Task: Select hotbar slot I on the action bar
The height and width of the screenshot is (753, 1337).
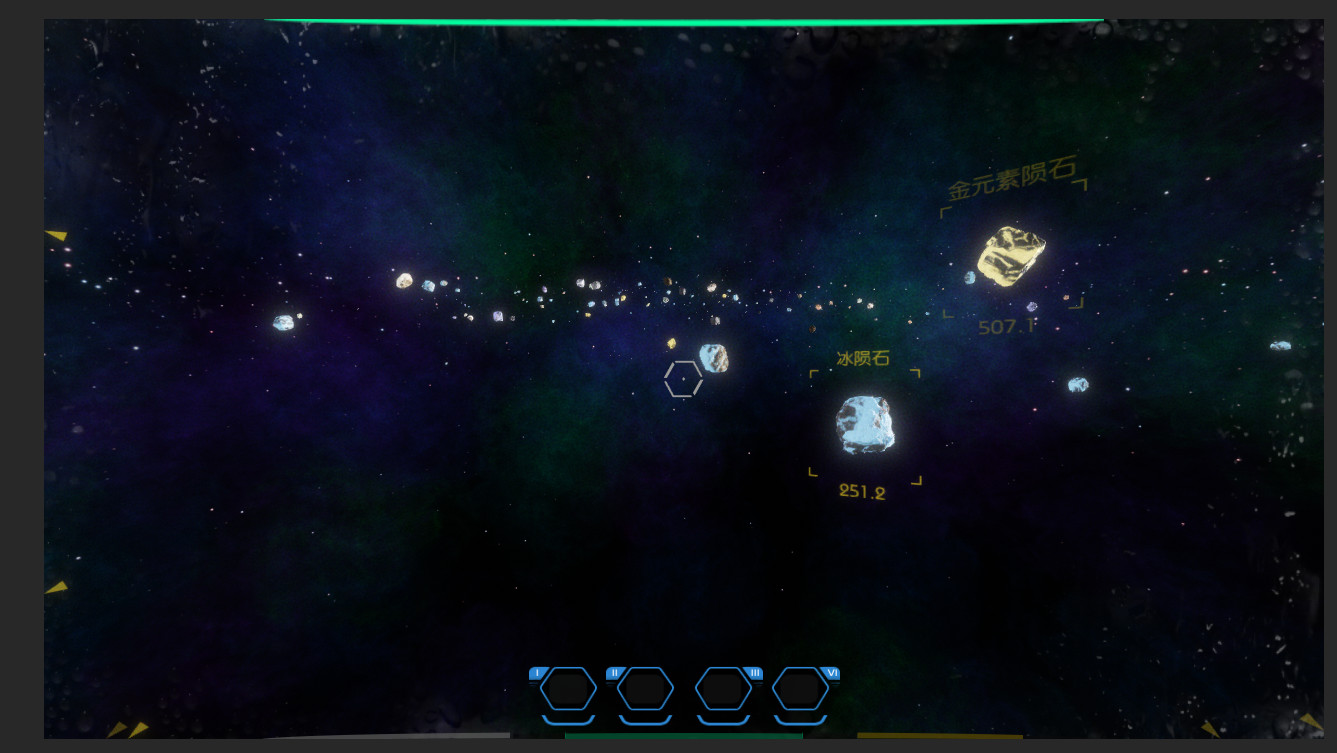Action: (x=566, y=689)
